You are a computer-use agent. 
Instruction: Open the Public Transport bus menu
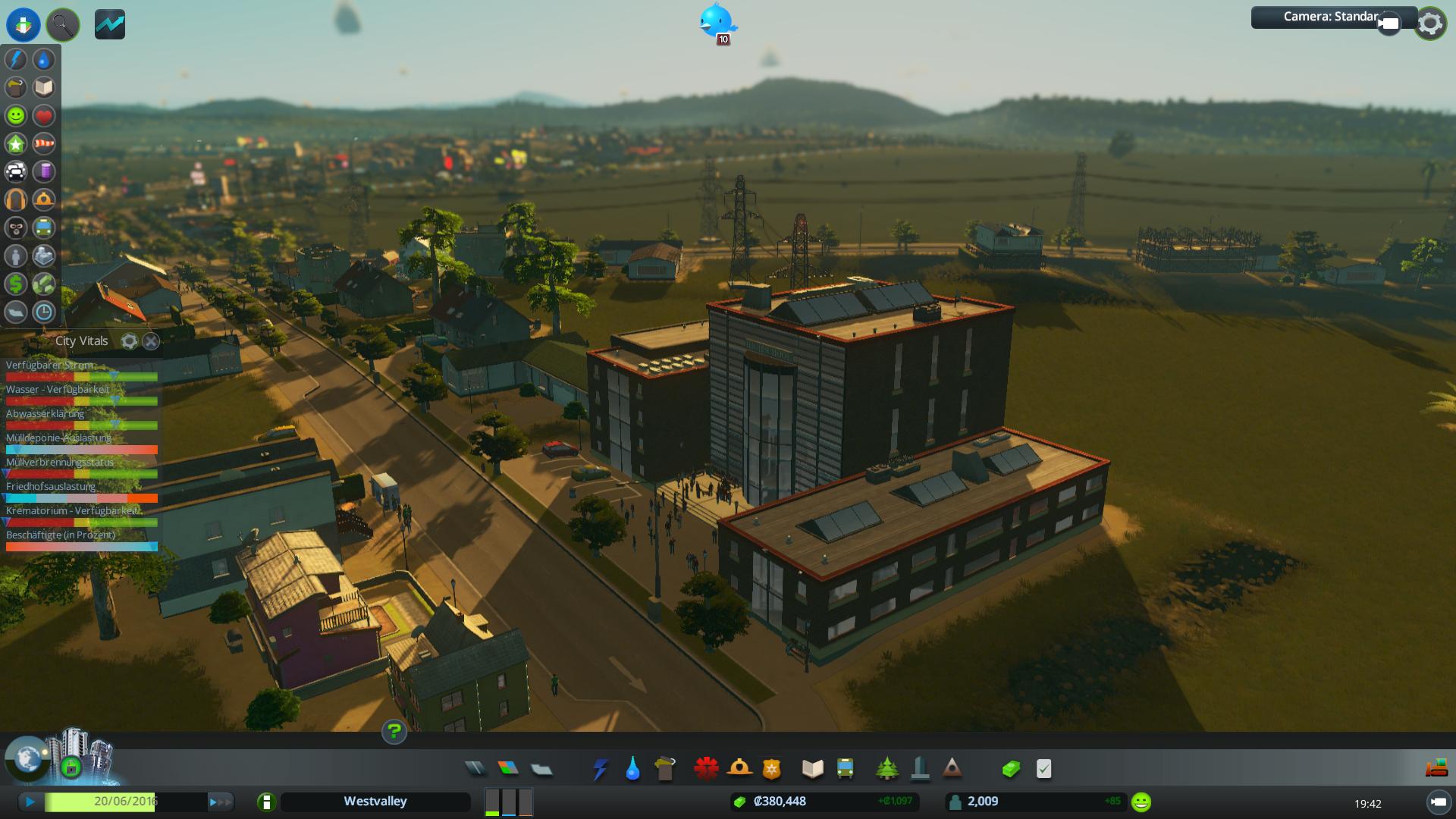point(845,769)
